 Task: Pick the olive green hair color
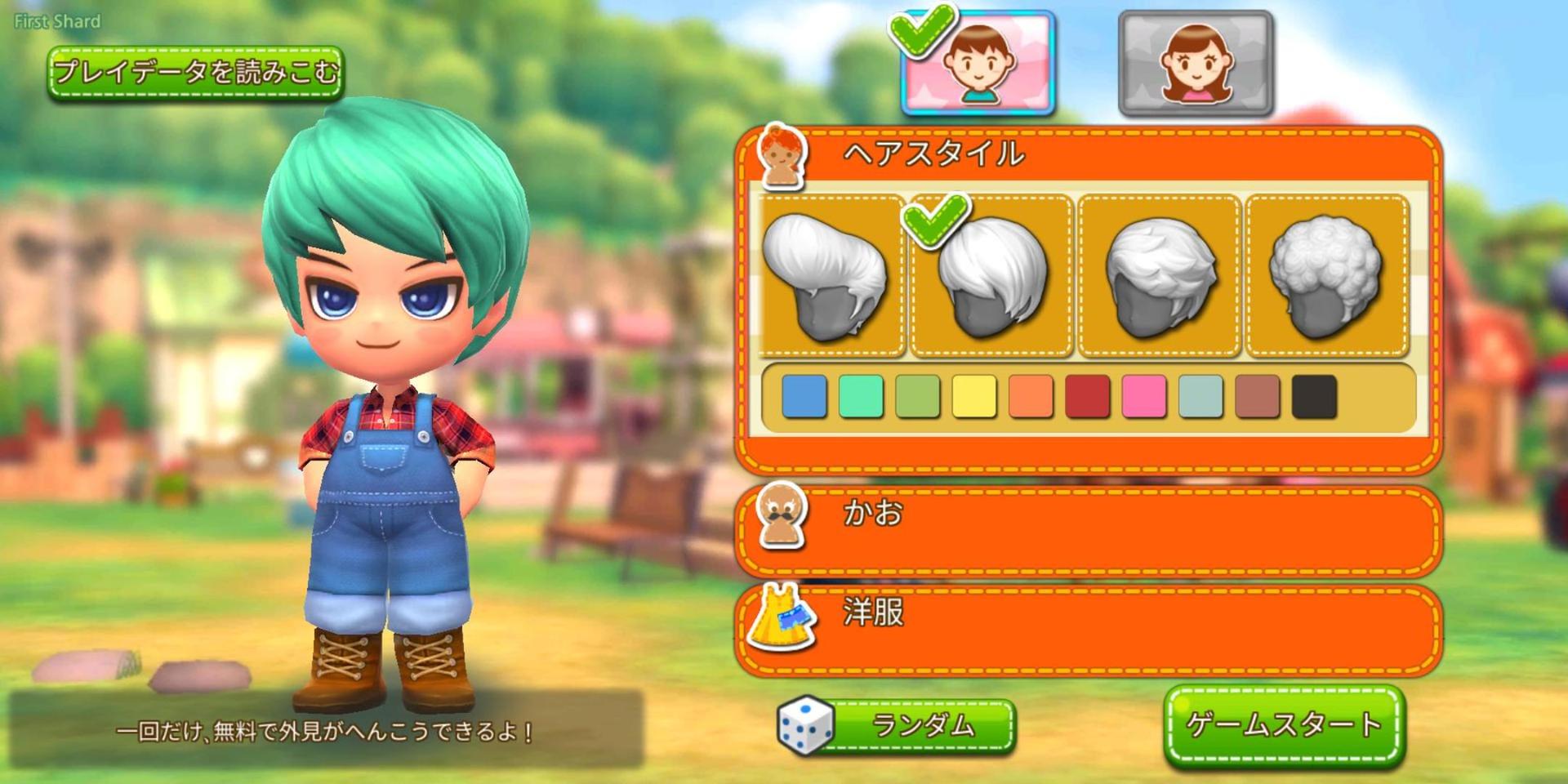pos(918,396)
